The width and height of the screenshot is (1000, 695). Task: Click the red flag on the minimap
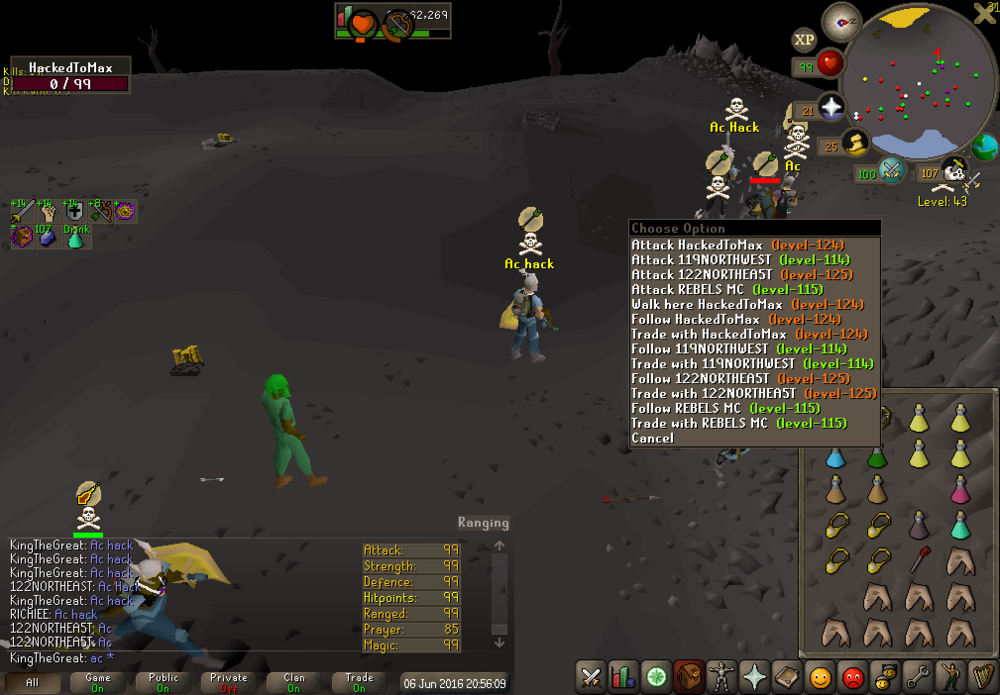pos(937,53)
